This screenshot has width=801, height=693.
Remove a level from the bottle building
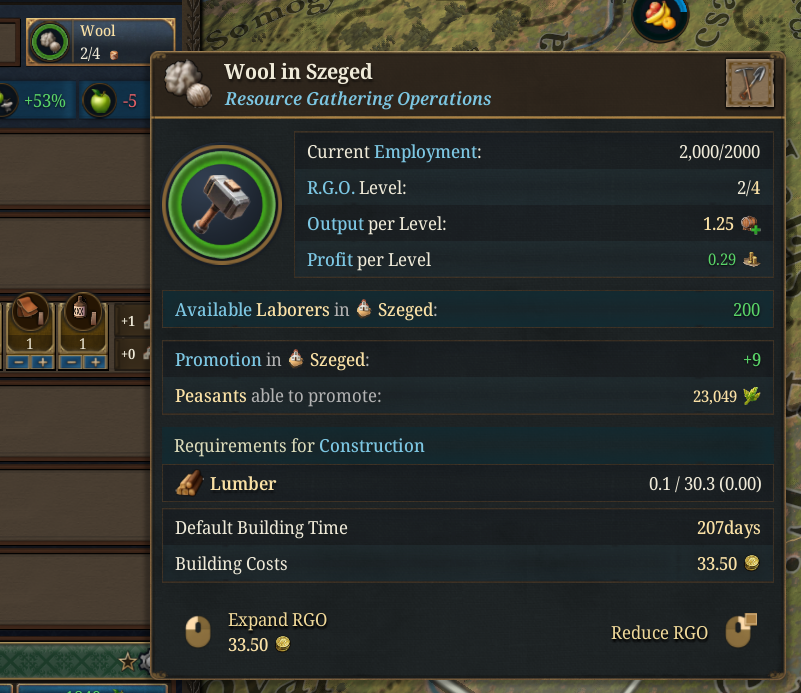[x=70, y=361]
